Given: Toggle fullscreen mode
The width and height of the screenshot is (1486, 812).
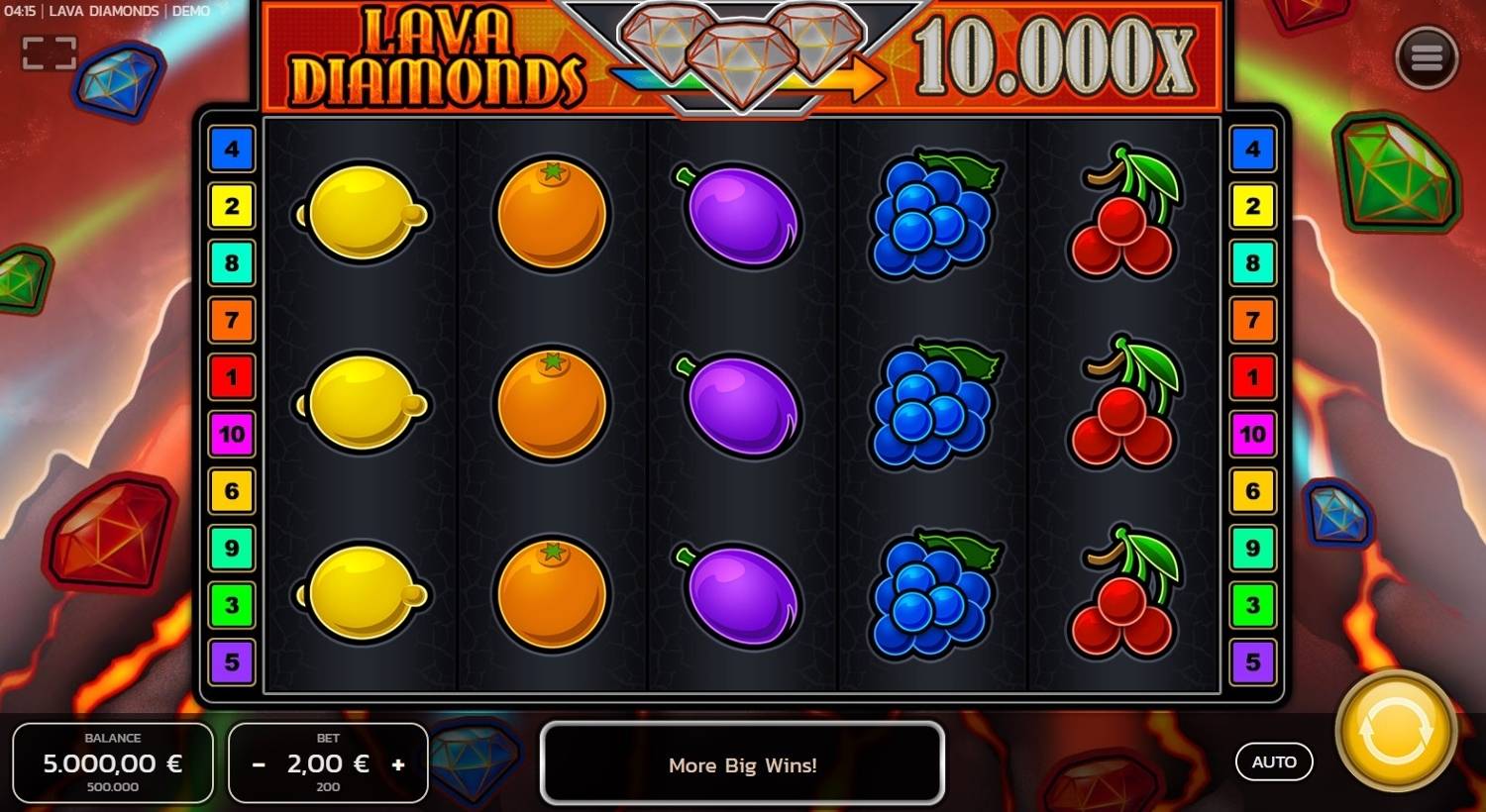Looking at the screenshot, I should [52, 52].
